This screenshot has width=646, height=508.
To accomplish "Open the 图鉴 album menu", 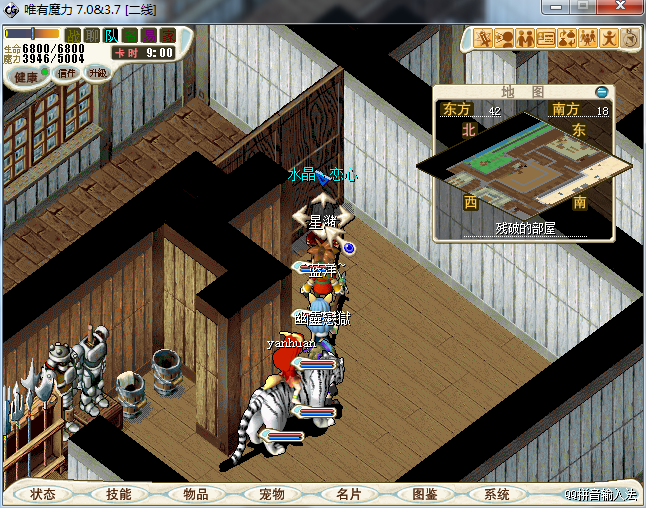I will [x=424, y=494].
